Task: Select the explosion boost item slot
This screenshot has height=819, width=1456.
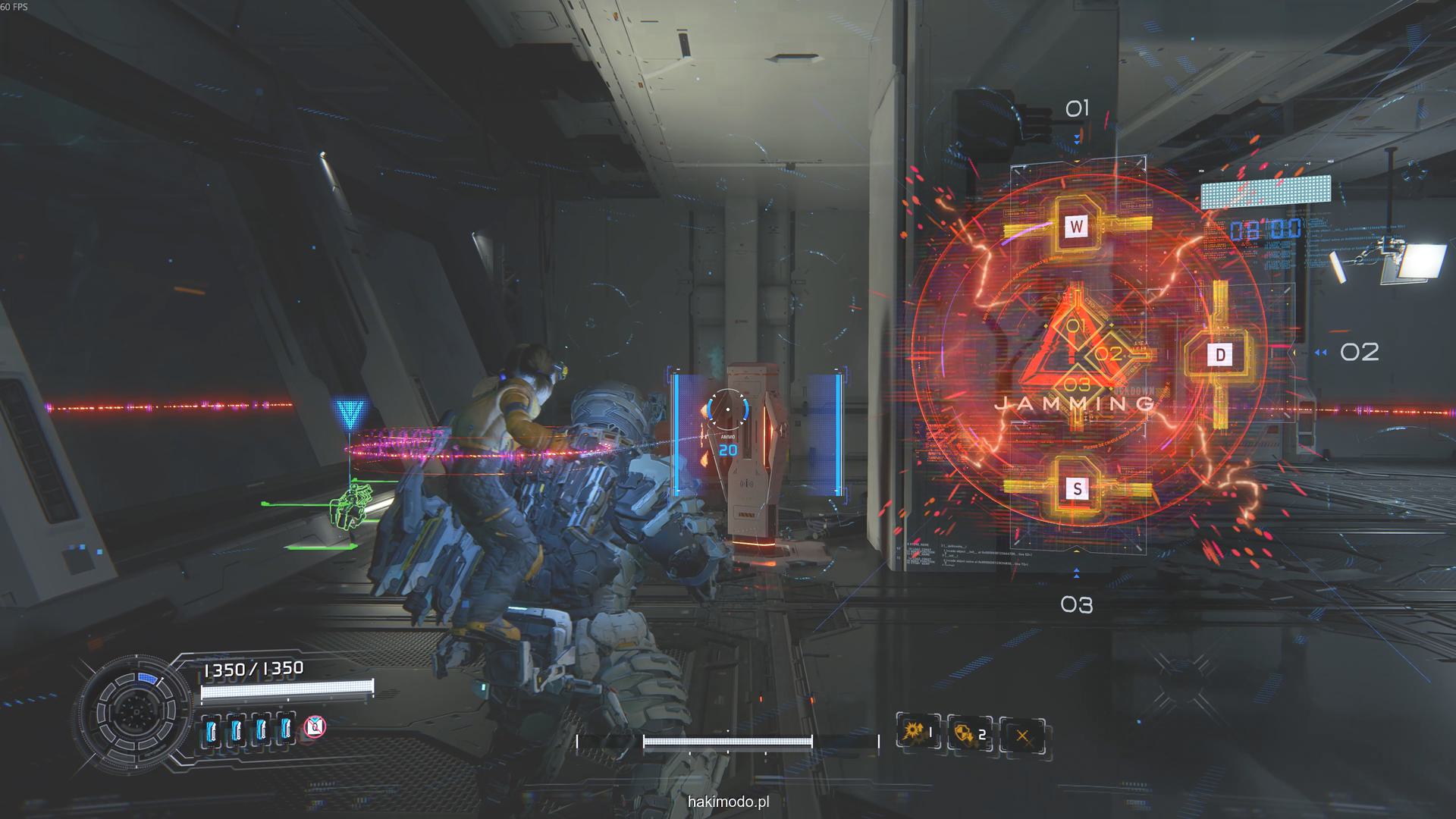Action: (x=918, y=733)
